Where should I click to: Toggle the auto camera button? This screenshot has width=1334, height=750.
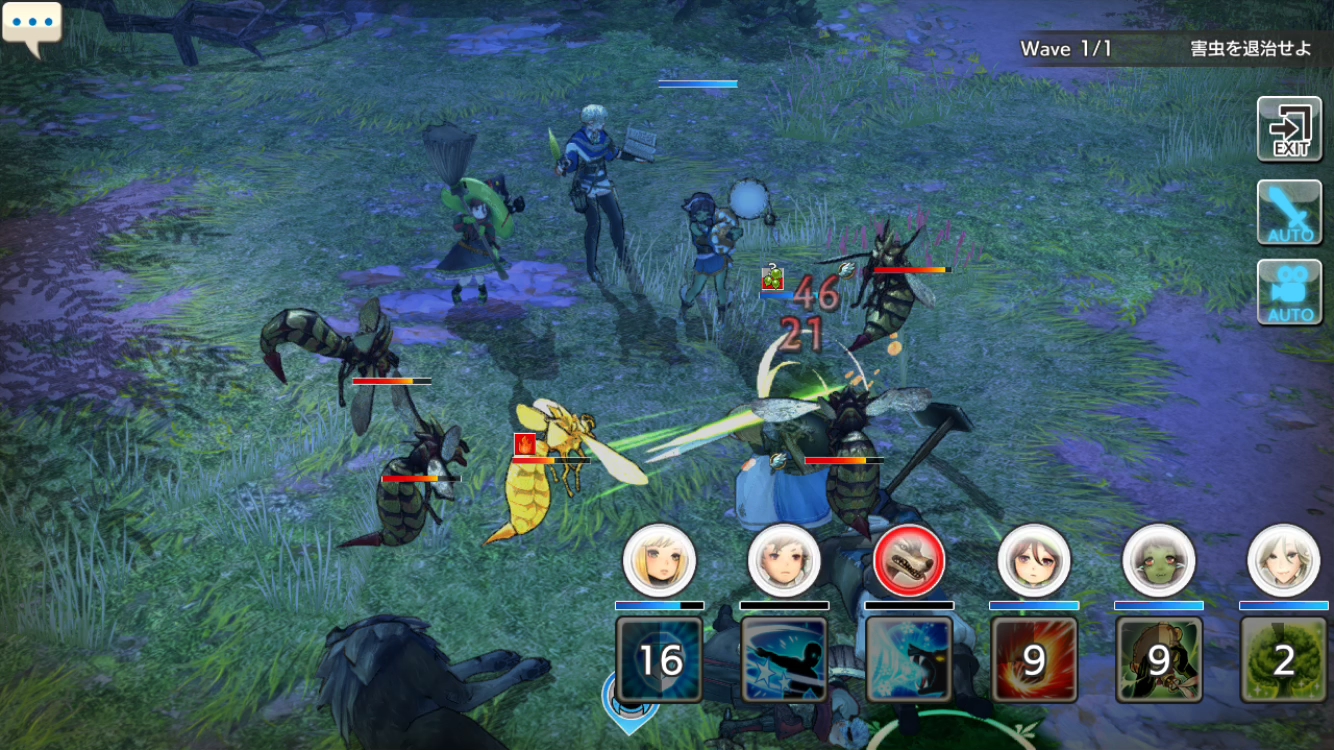coord(1289,292)
